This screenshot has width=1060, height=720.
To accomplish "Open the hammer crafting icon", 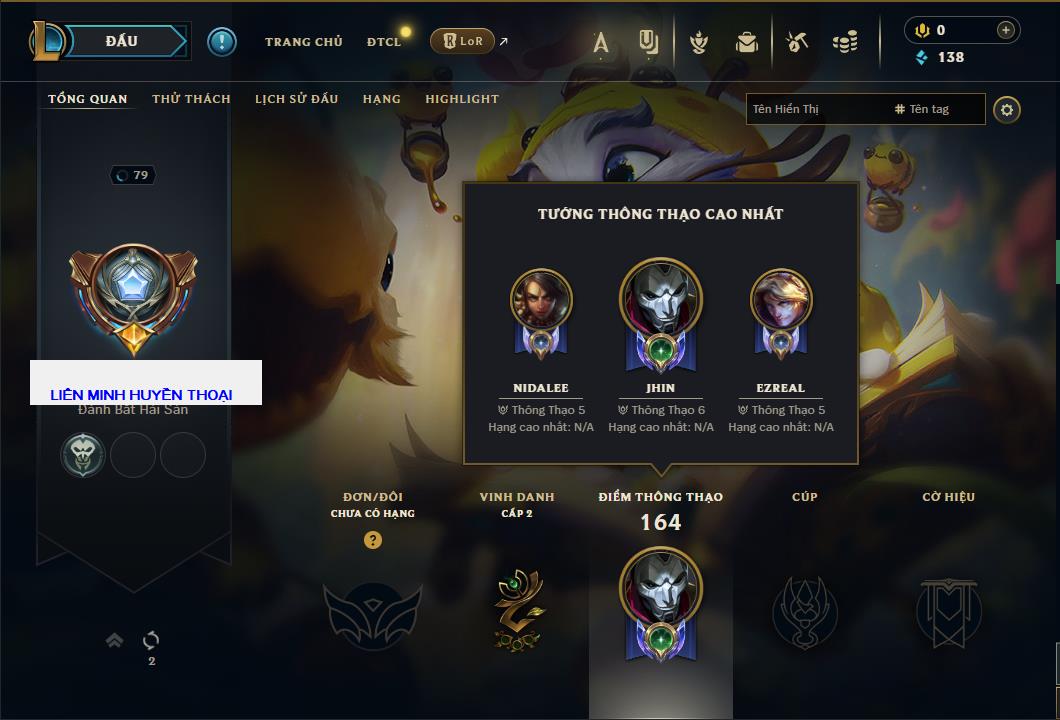I will (797, 42).
